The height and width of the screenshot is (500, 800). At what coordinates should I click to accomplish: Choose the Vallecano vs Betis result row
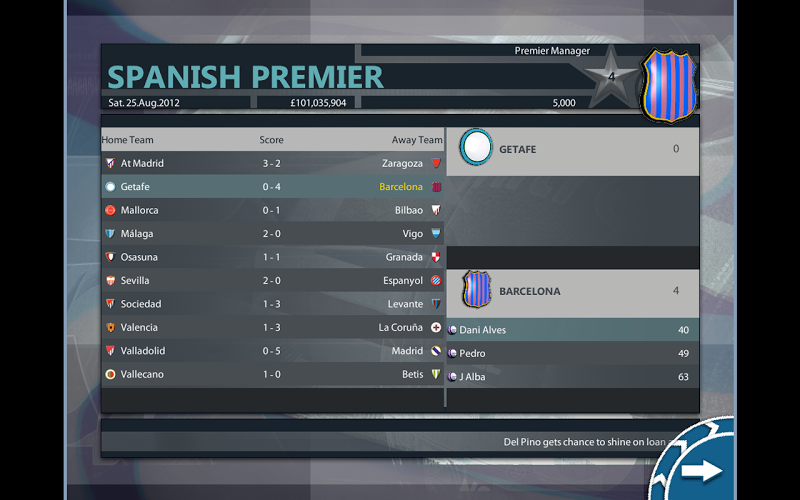point(273,374)
